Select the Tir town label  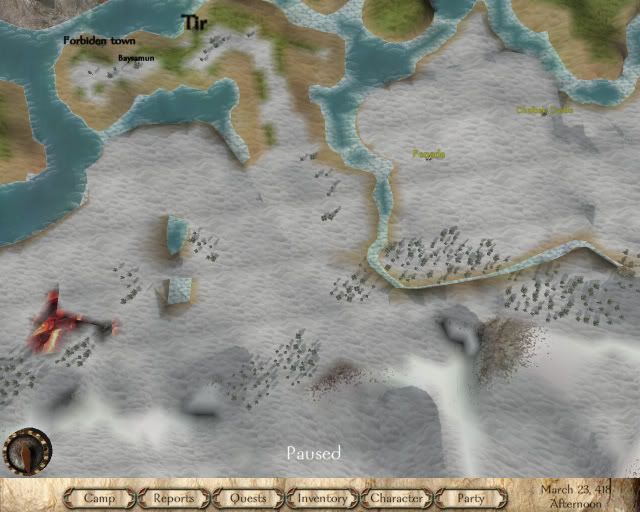193,22
